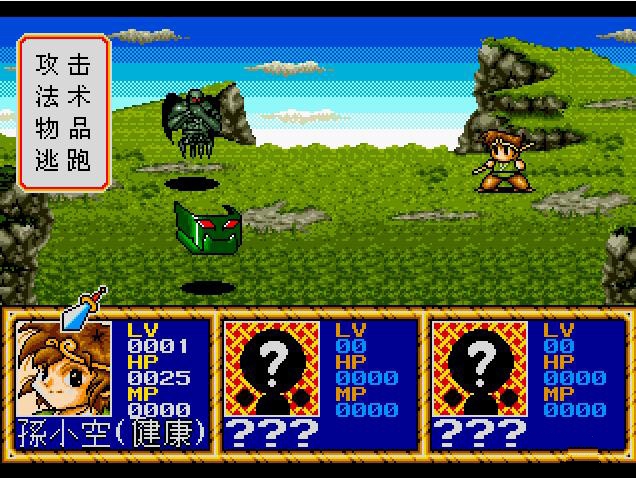636x478 pixels.
Task: Open the 物品 (Items) command
Action: (63, 129)
